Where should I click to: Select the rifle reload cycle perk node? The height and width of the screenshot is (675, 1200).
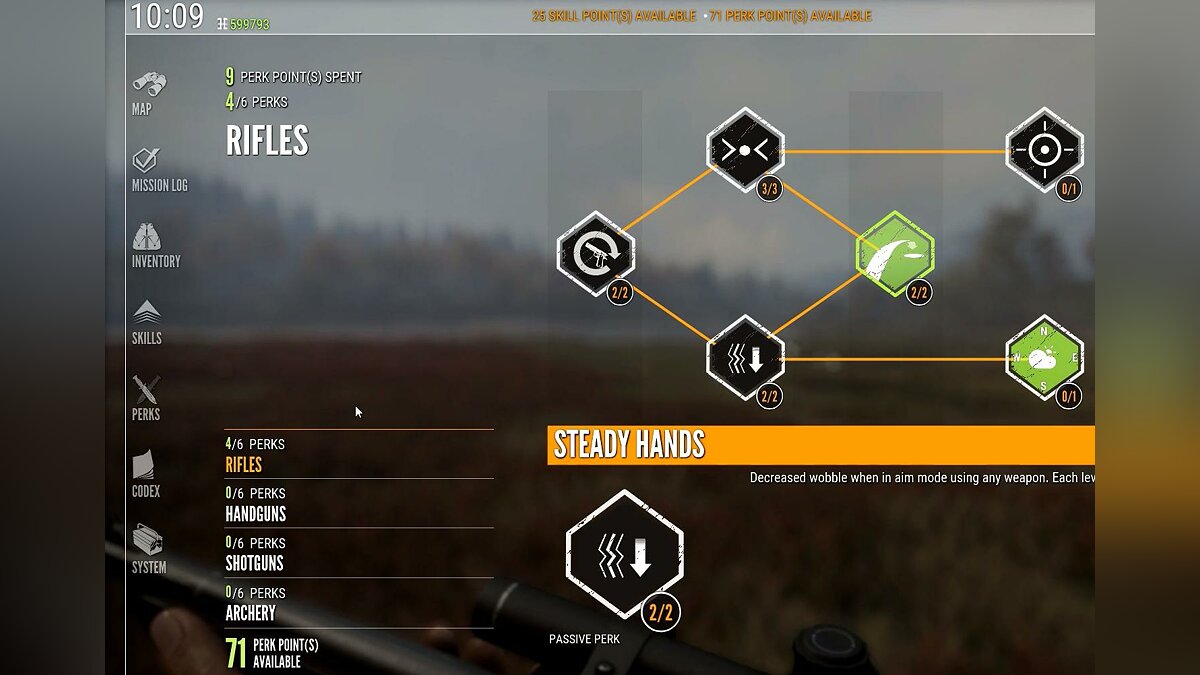coord(596,254)
